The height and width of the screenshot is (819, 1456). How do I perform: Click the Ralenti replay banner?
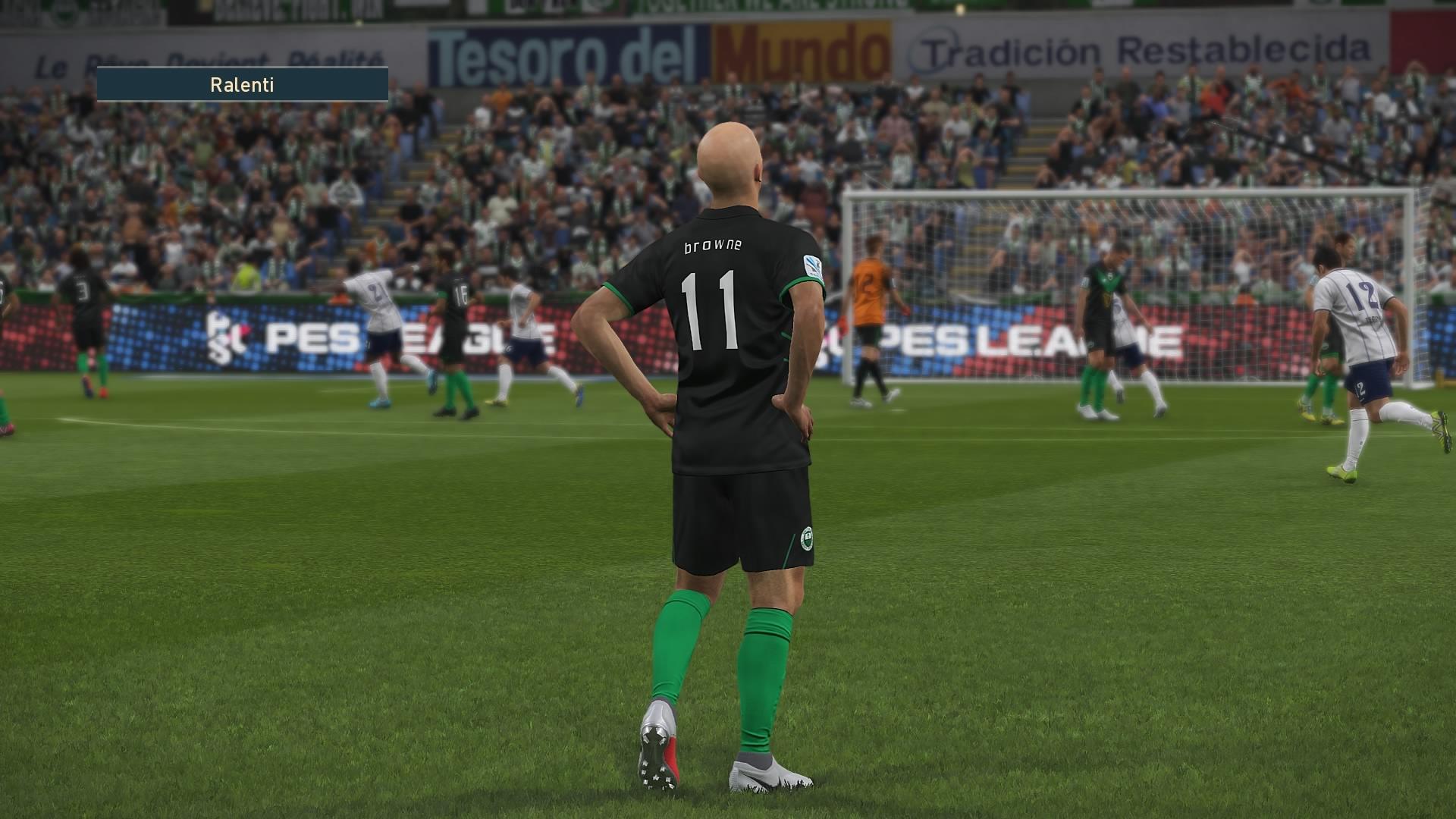click(x=242, y=84)
